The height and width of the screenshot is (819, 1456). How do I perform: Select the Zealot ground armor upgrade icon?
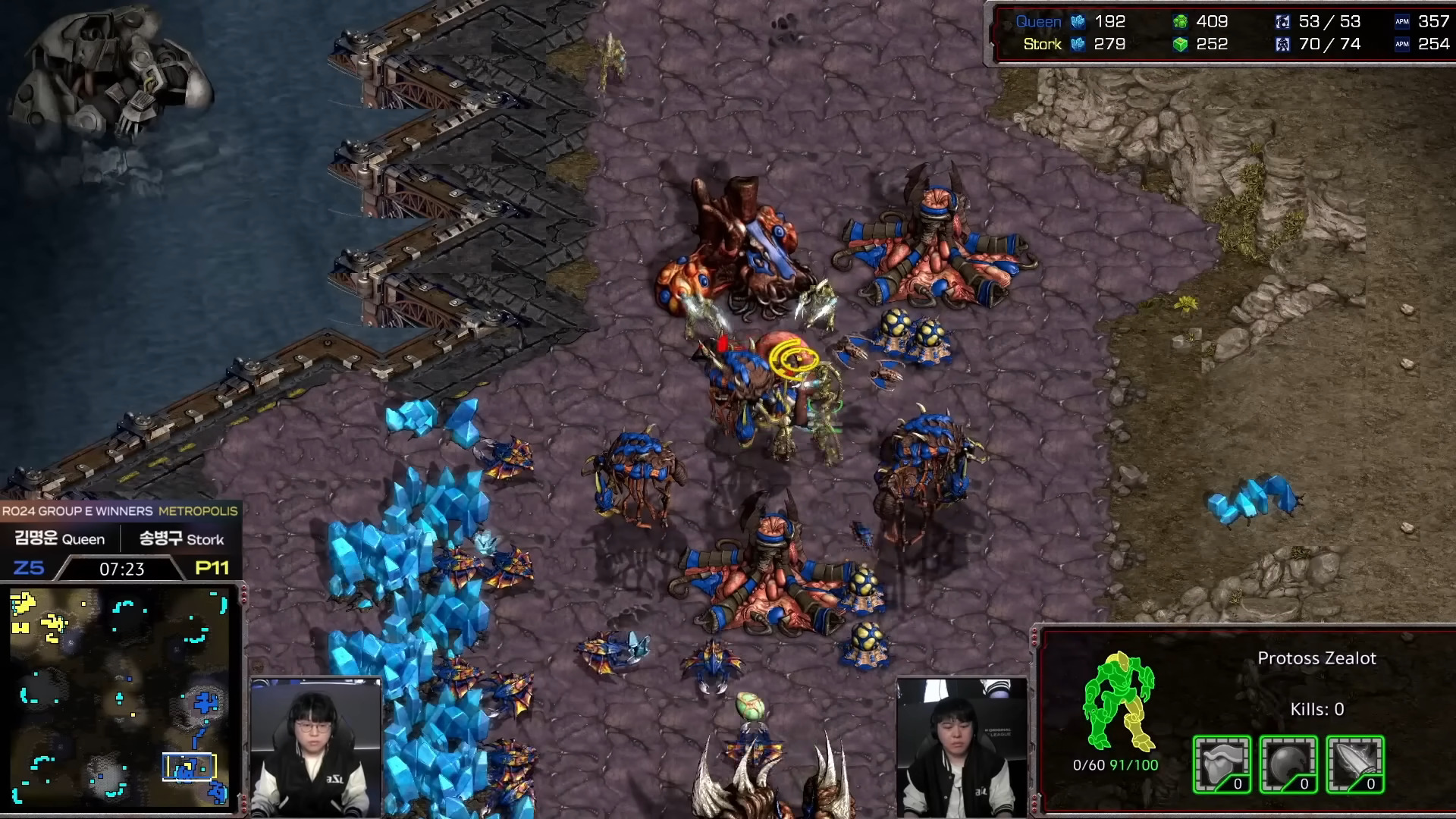point(1222,764)
